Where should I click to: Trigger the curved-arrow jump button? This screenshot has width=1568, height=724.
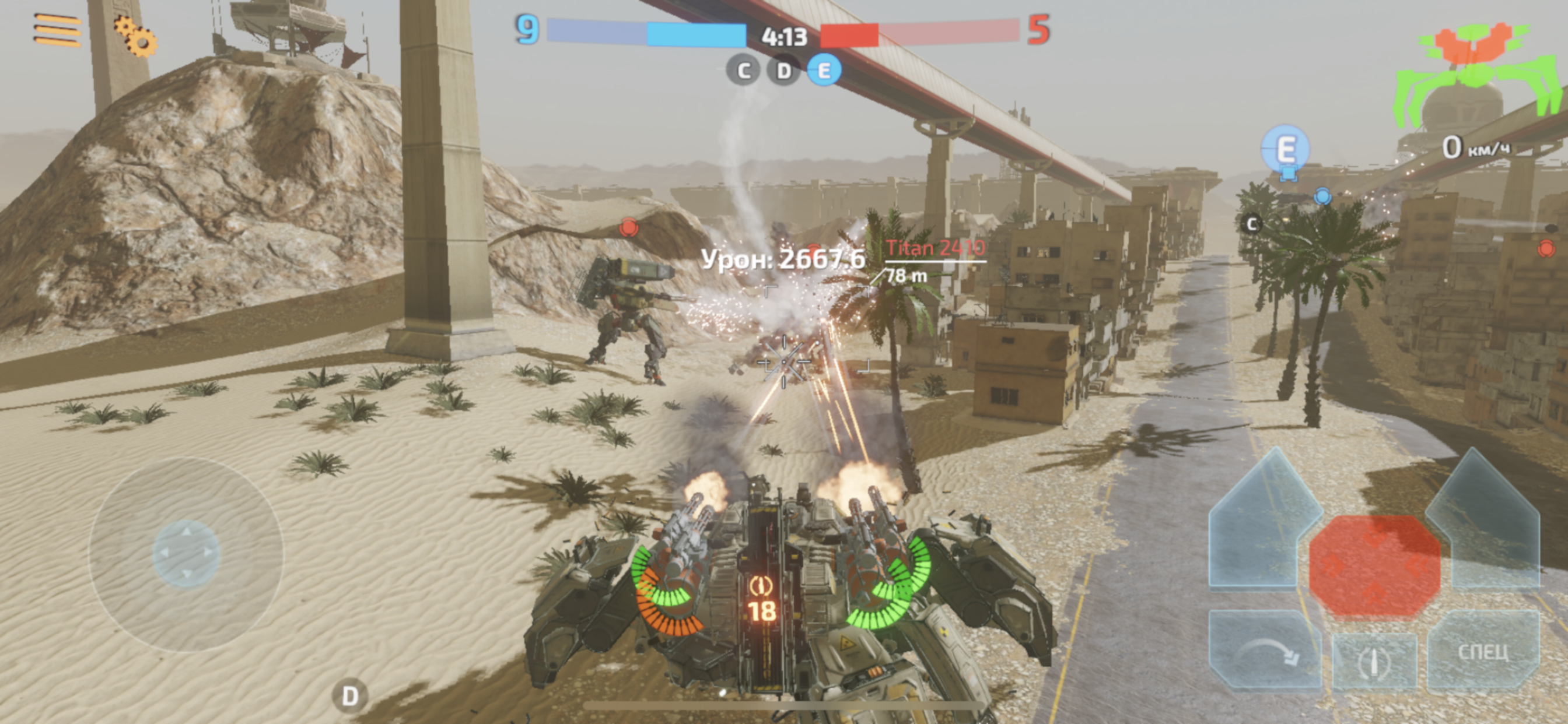(1265, 650)
